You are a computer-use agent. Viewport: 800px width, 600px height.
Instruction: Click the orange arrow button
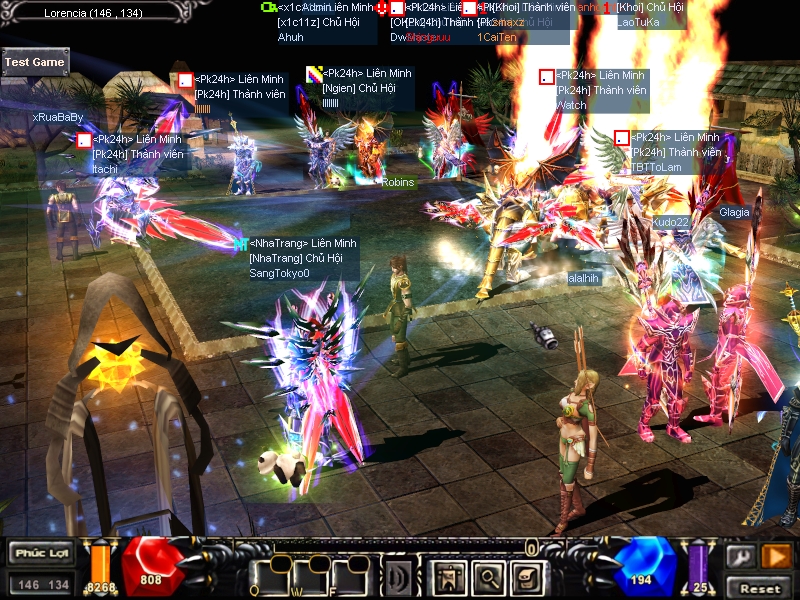776,556
